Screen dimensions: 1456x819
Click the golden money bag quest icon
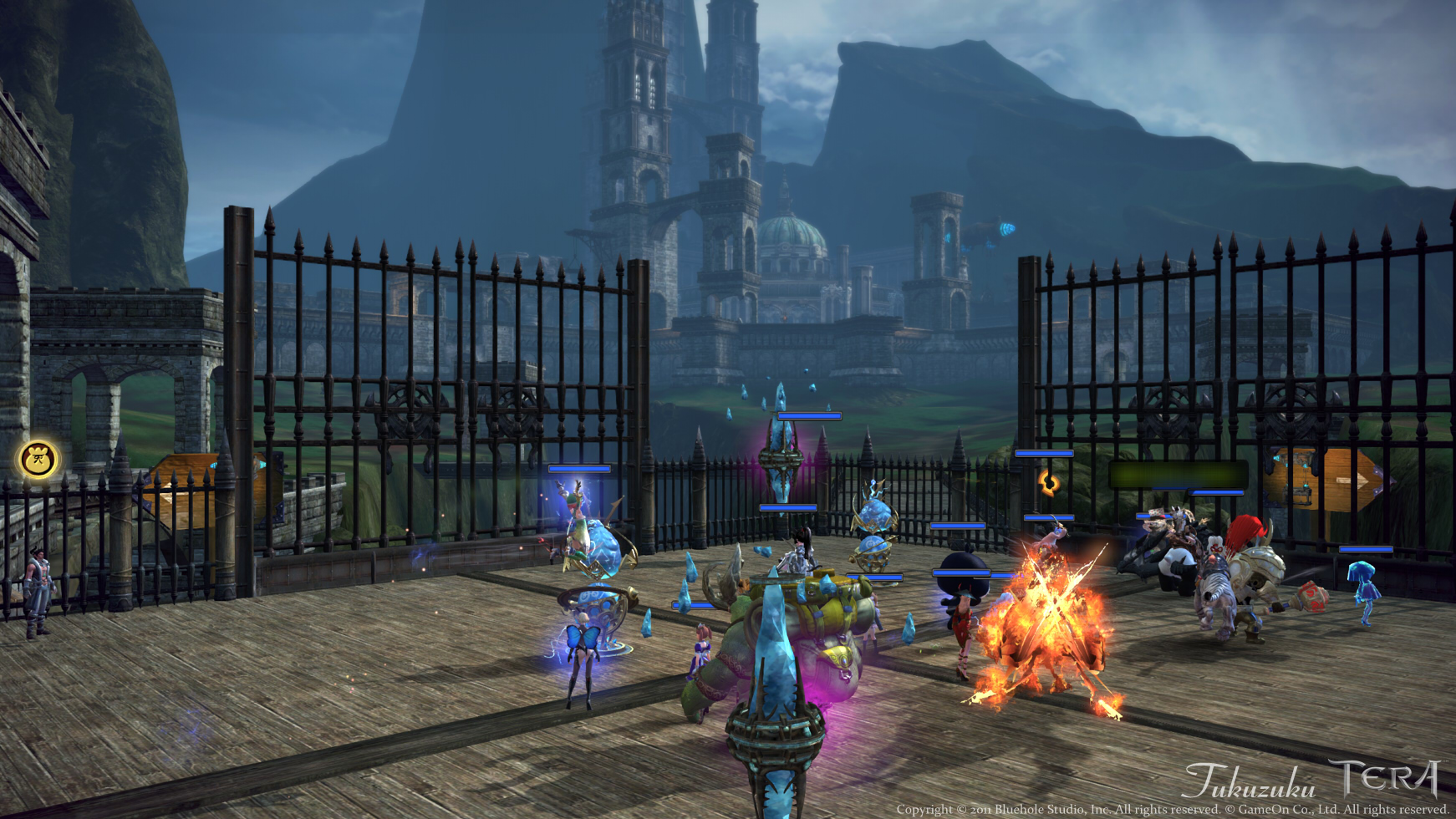(39, 458)
